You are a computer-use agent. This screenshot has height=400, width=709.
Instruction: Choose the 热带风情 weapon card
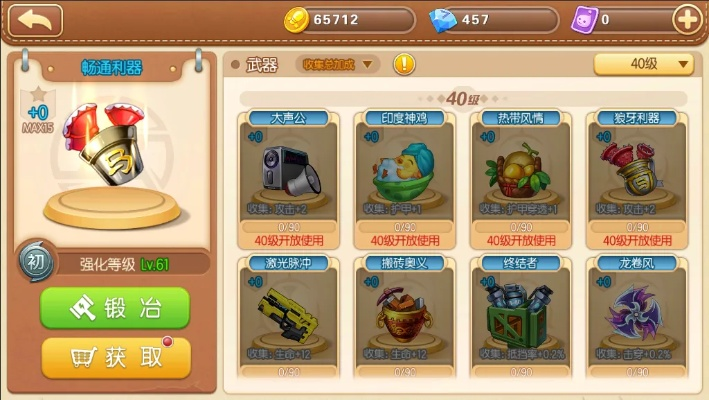tap(520, 178)
